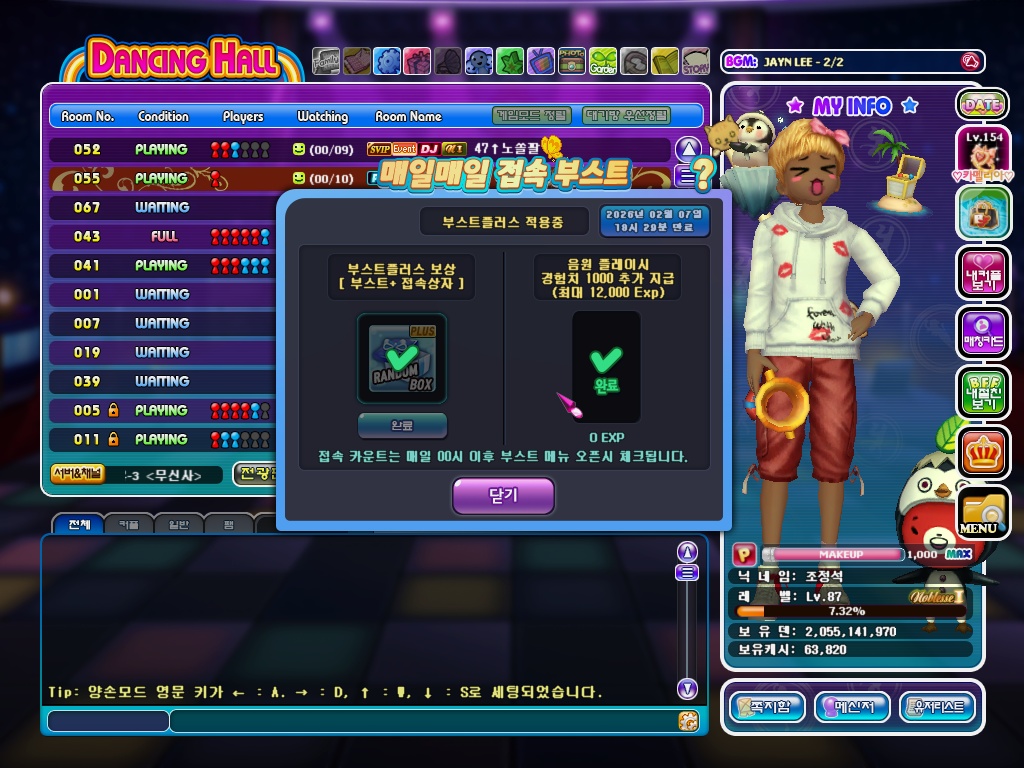This screenshot has width=1024, height=768.
Task: Open the DATE button beside My Info
Action: (x=982, y=104)
